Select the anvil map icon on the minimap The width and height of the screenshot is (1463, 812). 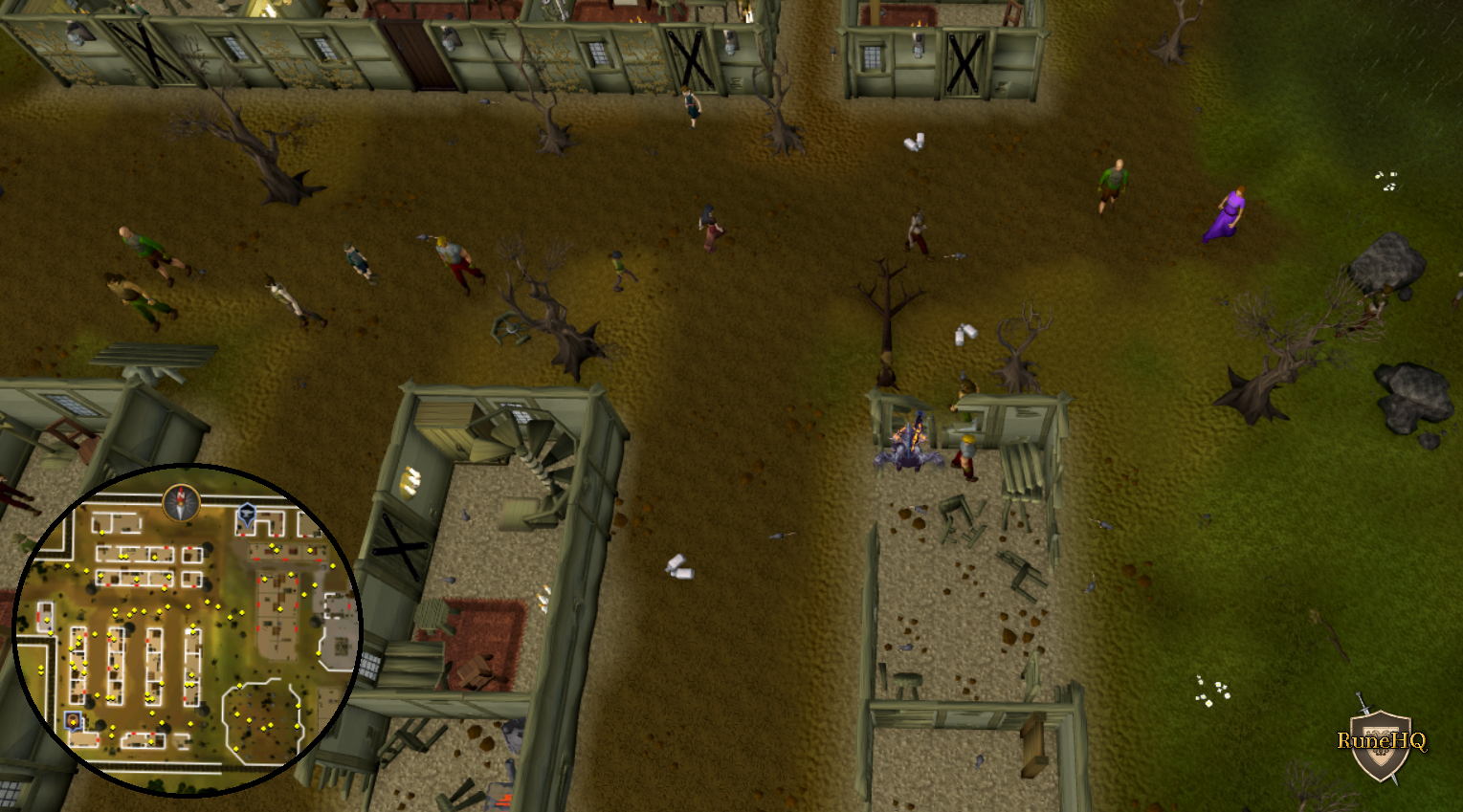pyautogui.click(x=246, y=515)
